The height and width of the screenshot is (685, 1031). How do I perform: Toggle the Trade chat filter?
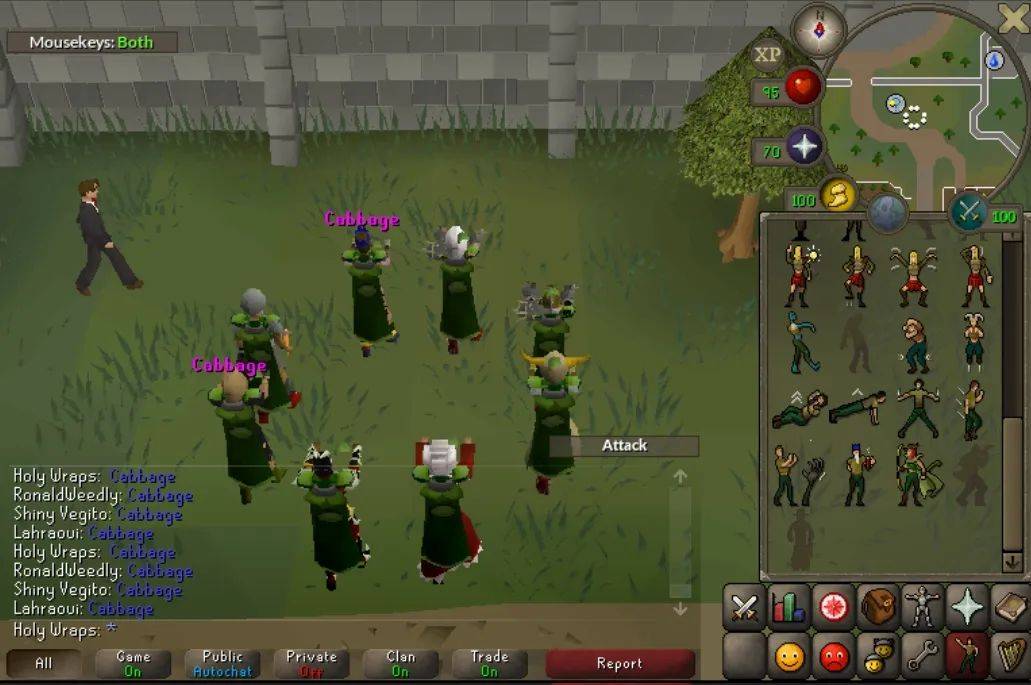[489, 663]
